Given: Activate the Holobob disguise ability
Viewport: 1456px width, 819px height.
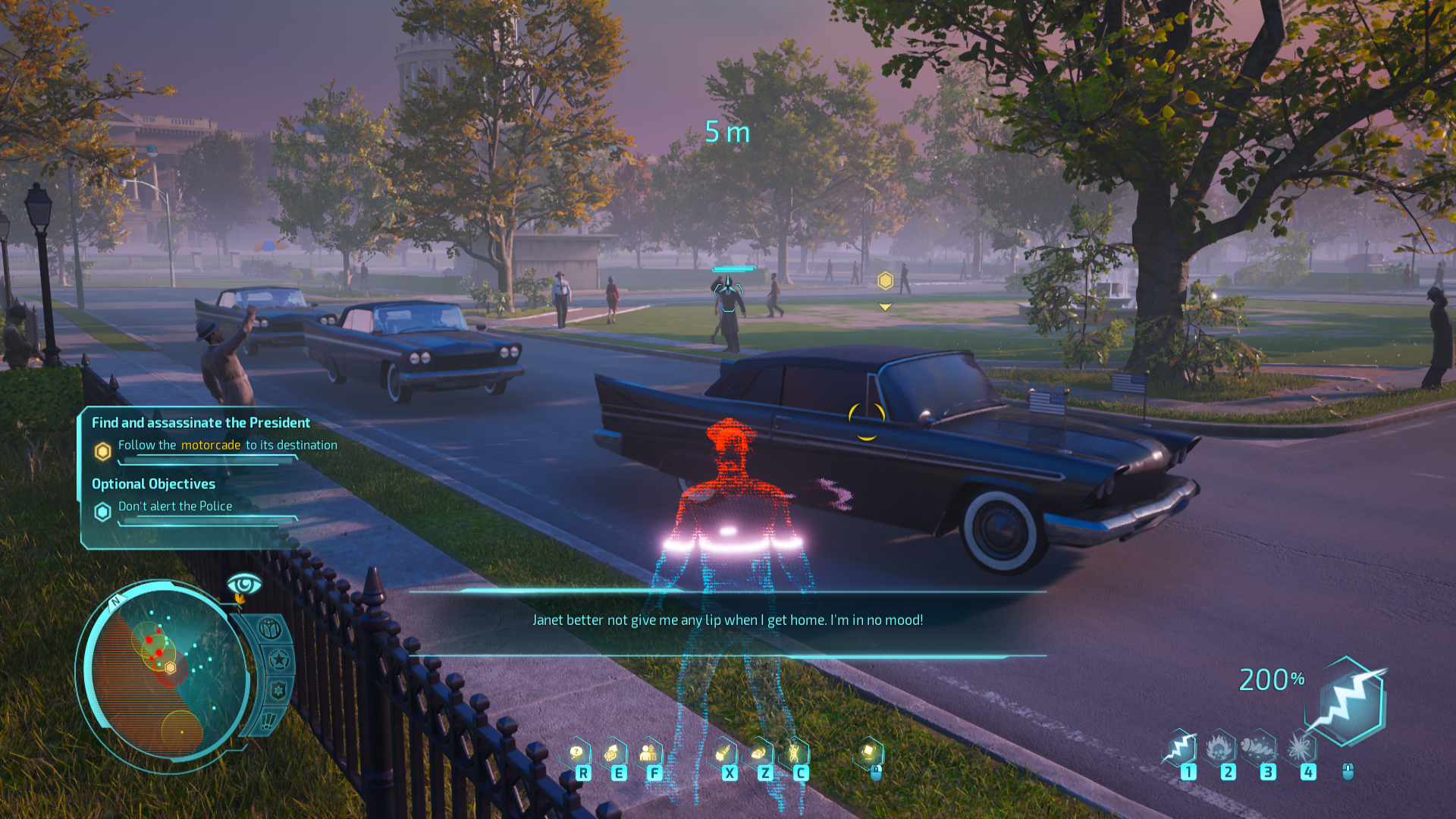Looking at the screenshot, I should tap(649, 753).
